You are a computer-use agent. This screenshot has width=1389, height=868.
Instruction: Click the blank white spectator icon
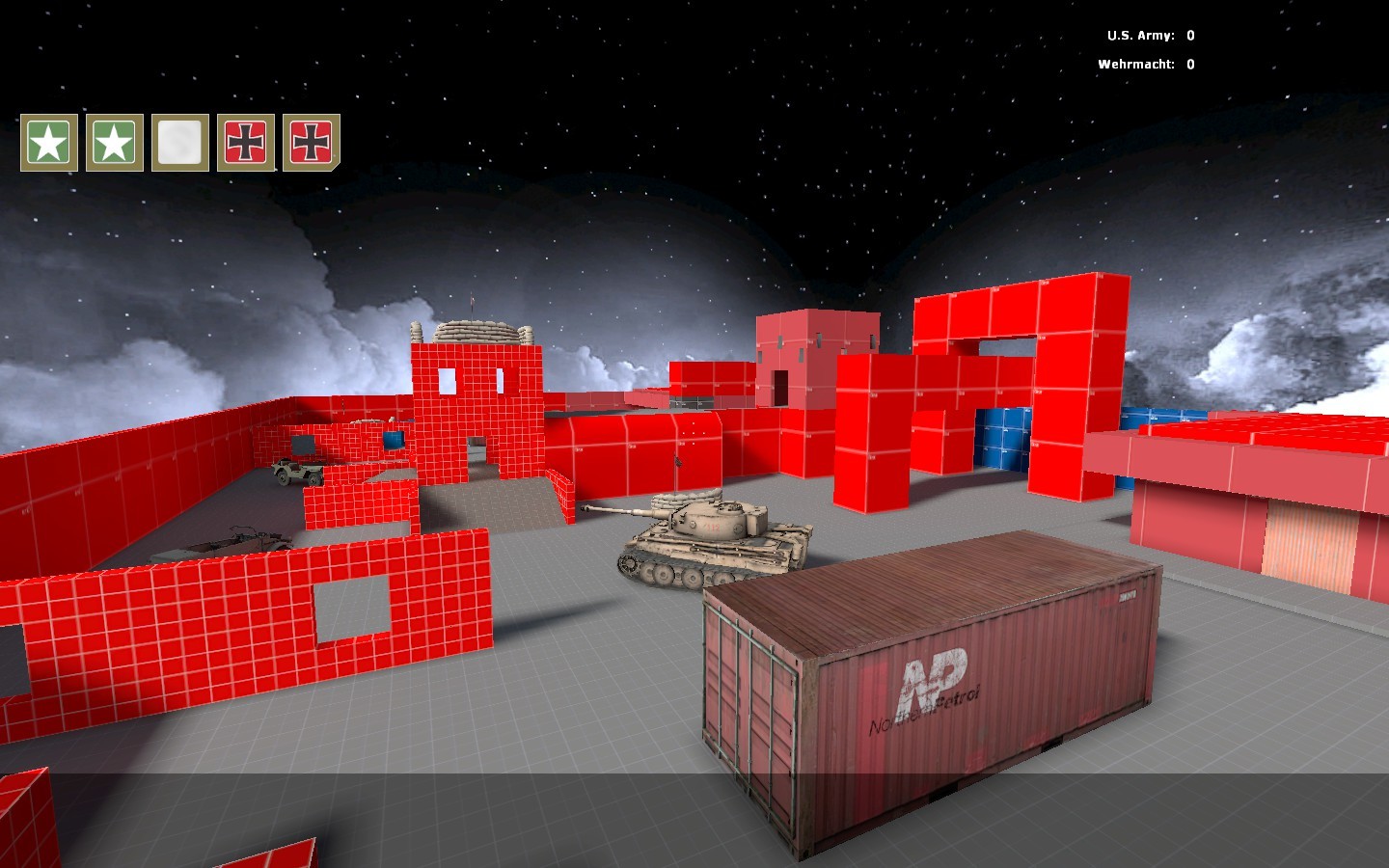178,142
